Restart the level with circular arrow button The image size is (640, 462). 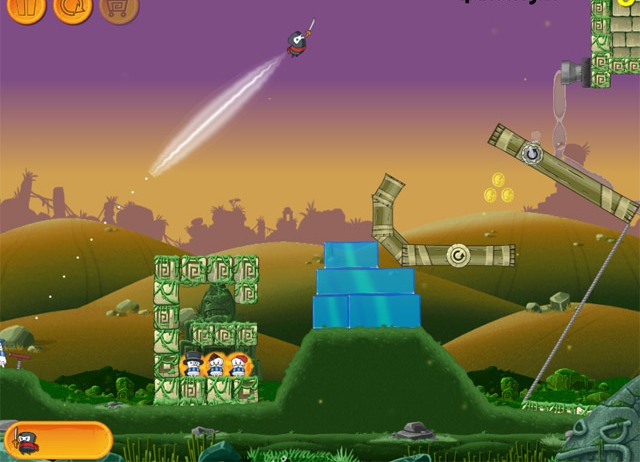(x=74, y=9)
